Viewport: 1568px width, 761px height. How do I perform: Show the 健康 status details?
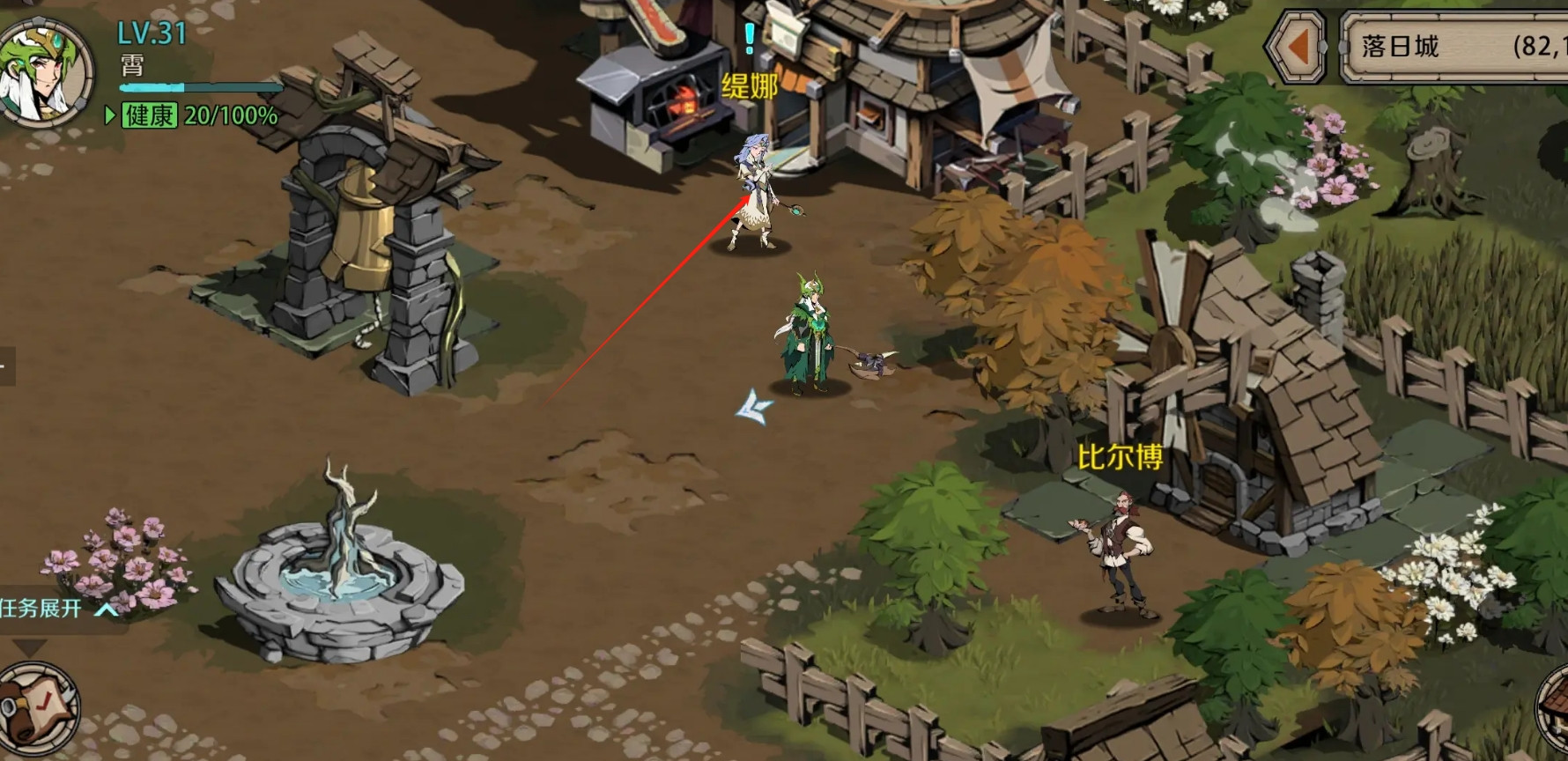150,115
